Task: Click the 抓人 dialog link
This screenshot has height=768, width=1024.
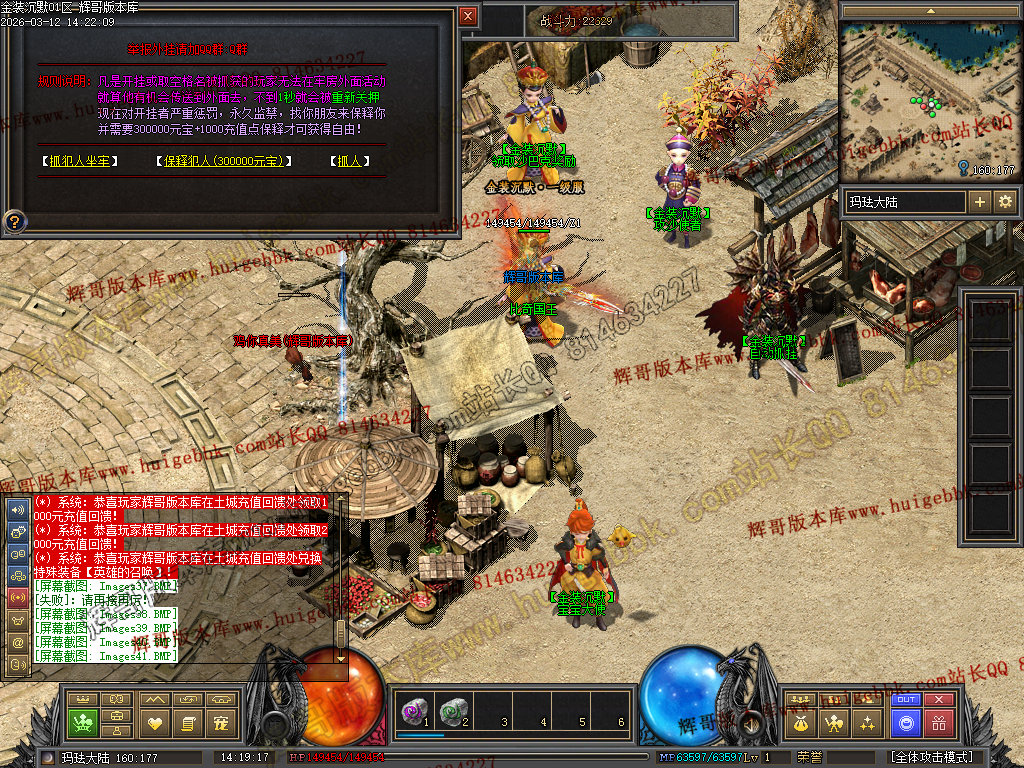Action: [348, 161]
